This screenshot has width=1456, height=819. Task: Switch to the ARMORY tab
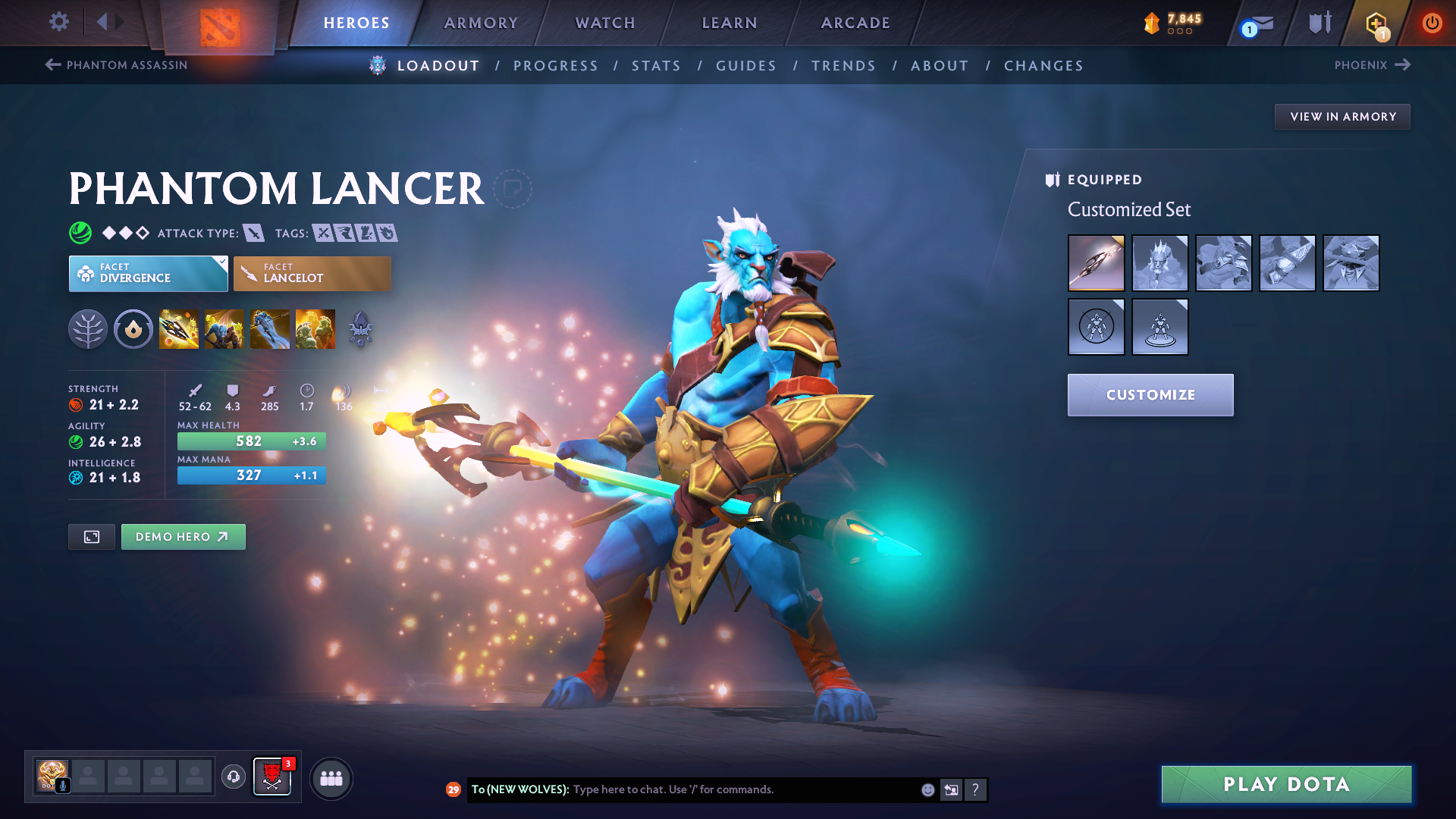pos(481,23)
